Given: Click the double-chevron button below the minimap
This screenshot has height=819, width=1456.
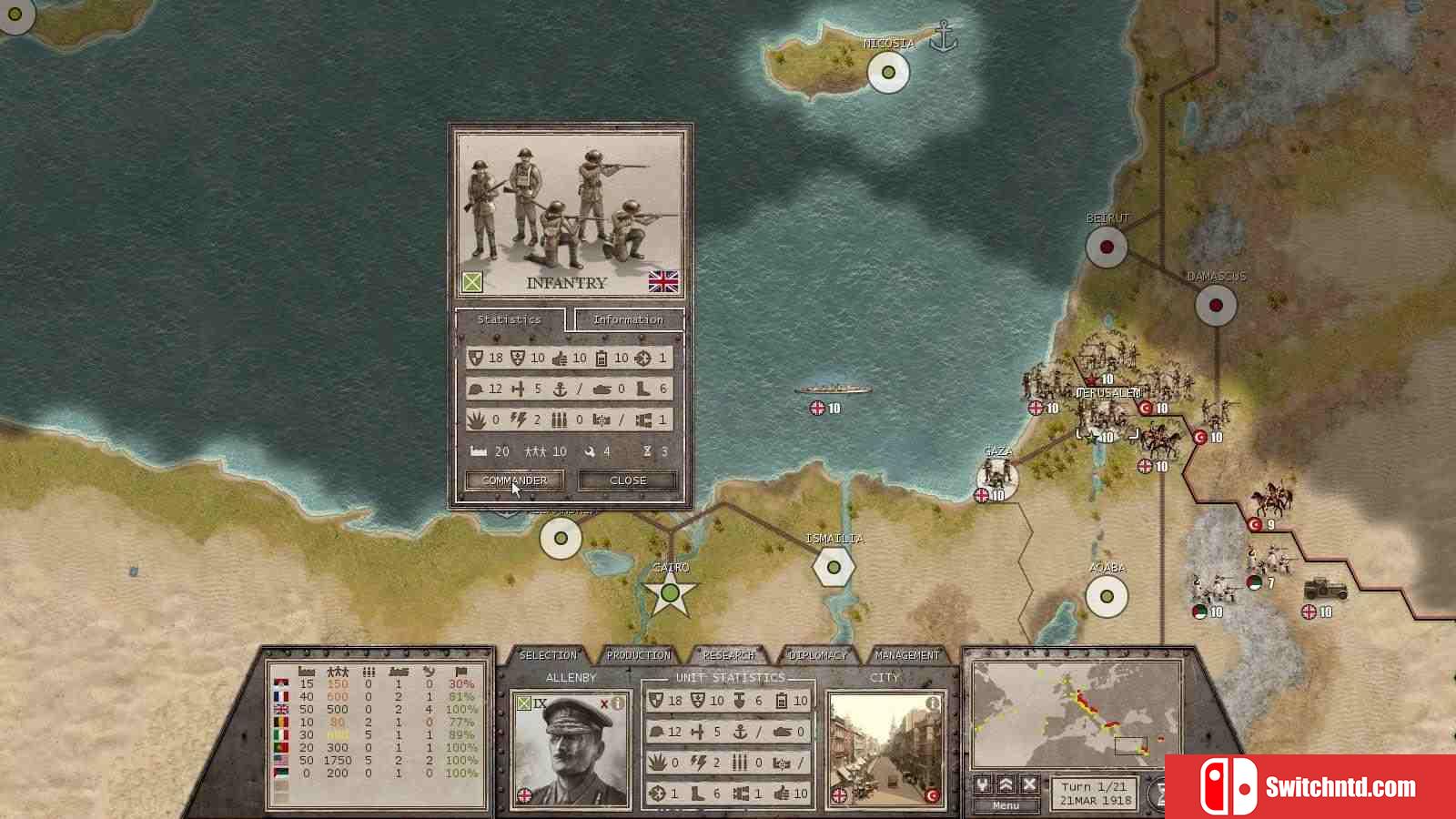Looking at the screenshot, I should pyautogui.click(x=1006, y=784).
